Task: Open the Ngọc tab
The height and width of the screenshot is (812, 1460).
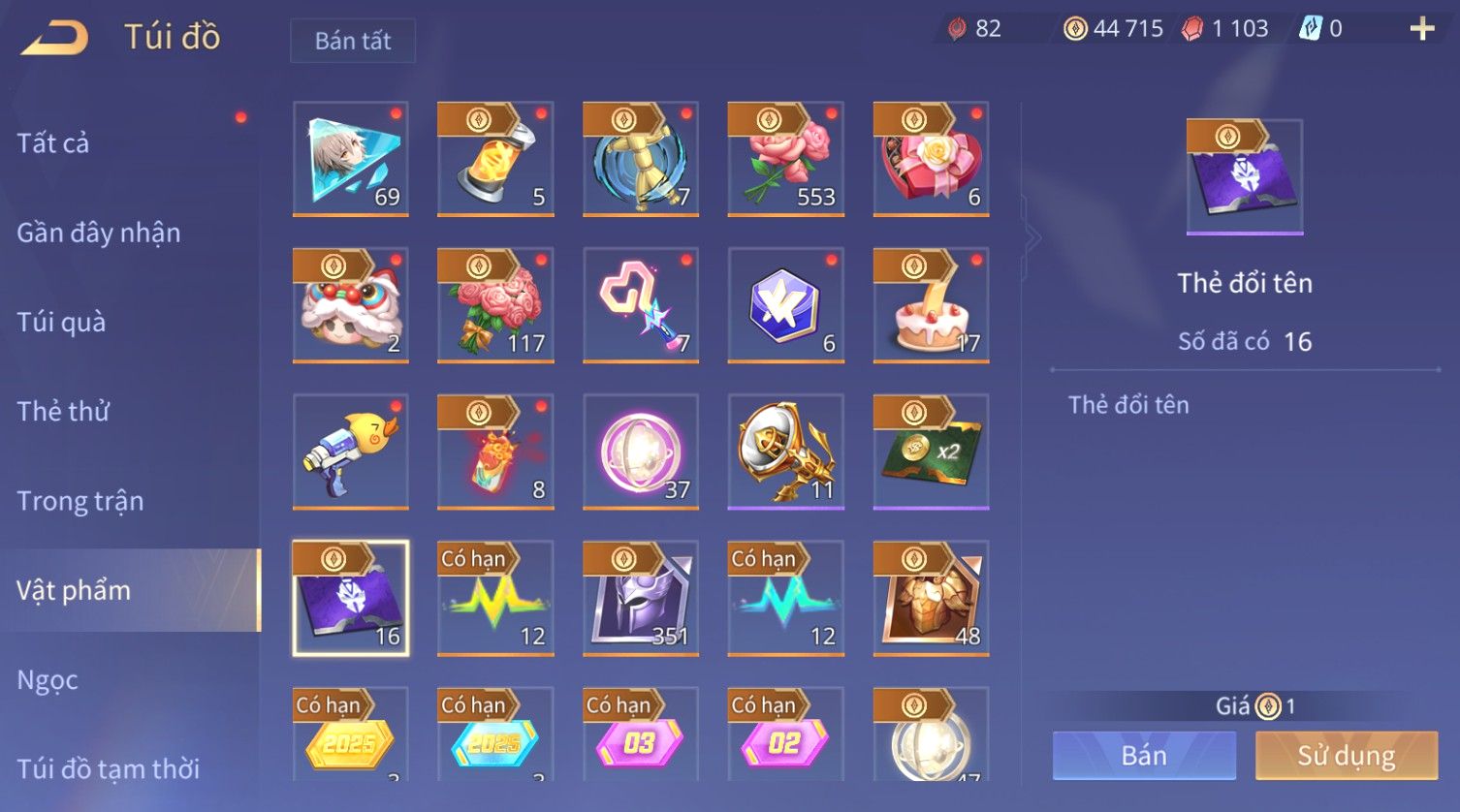Action: coord(48,680)
